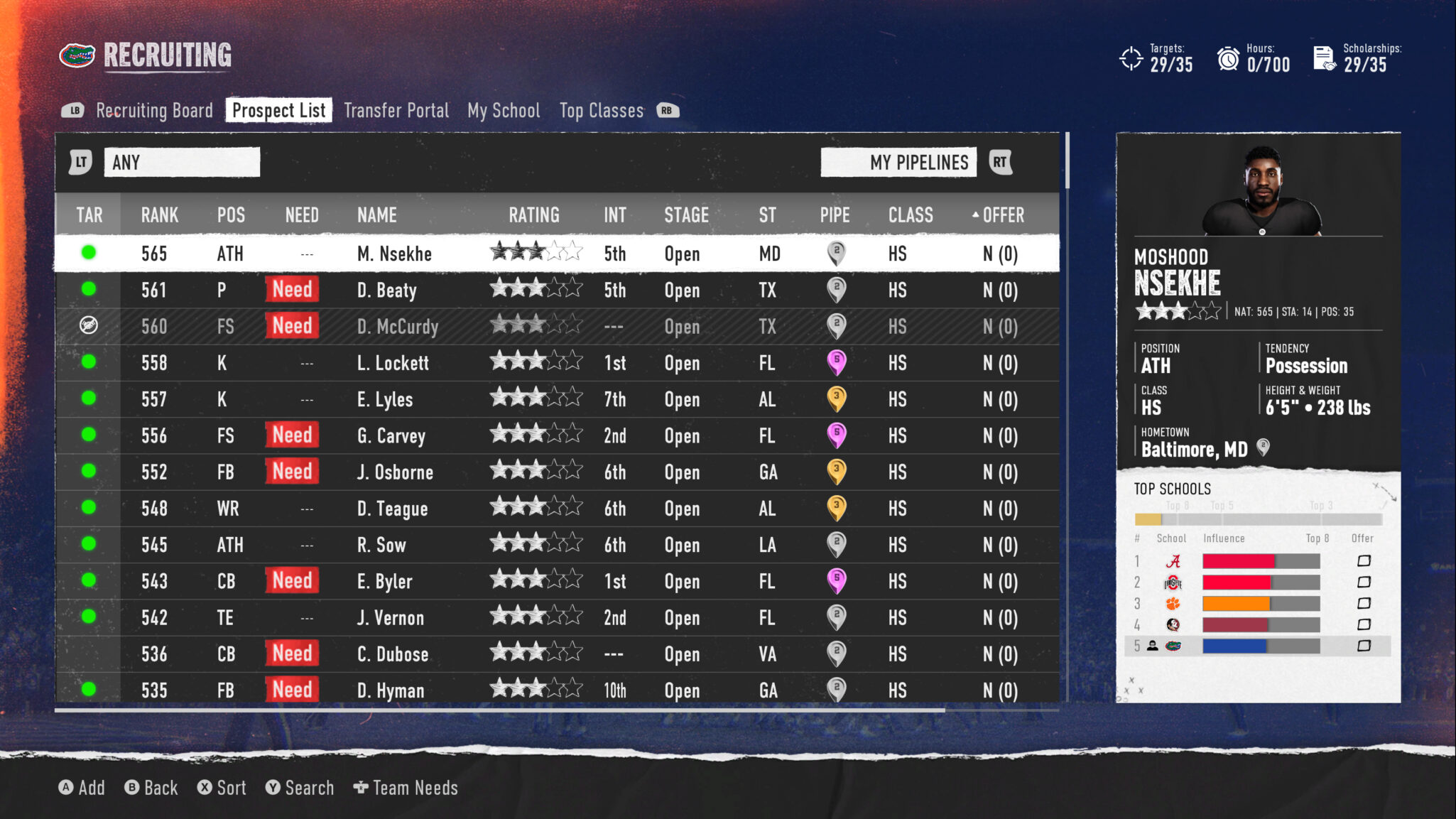Choose free safety G. Carvey

[391, 436]
